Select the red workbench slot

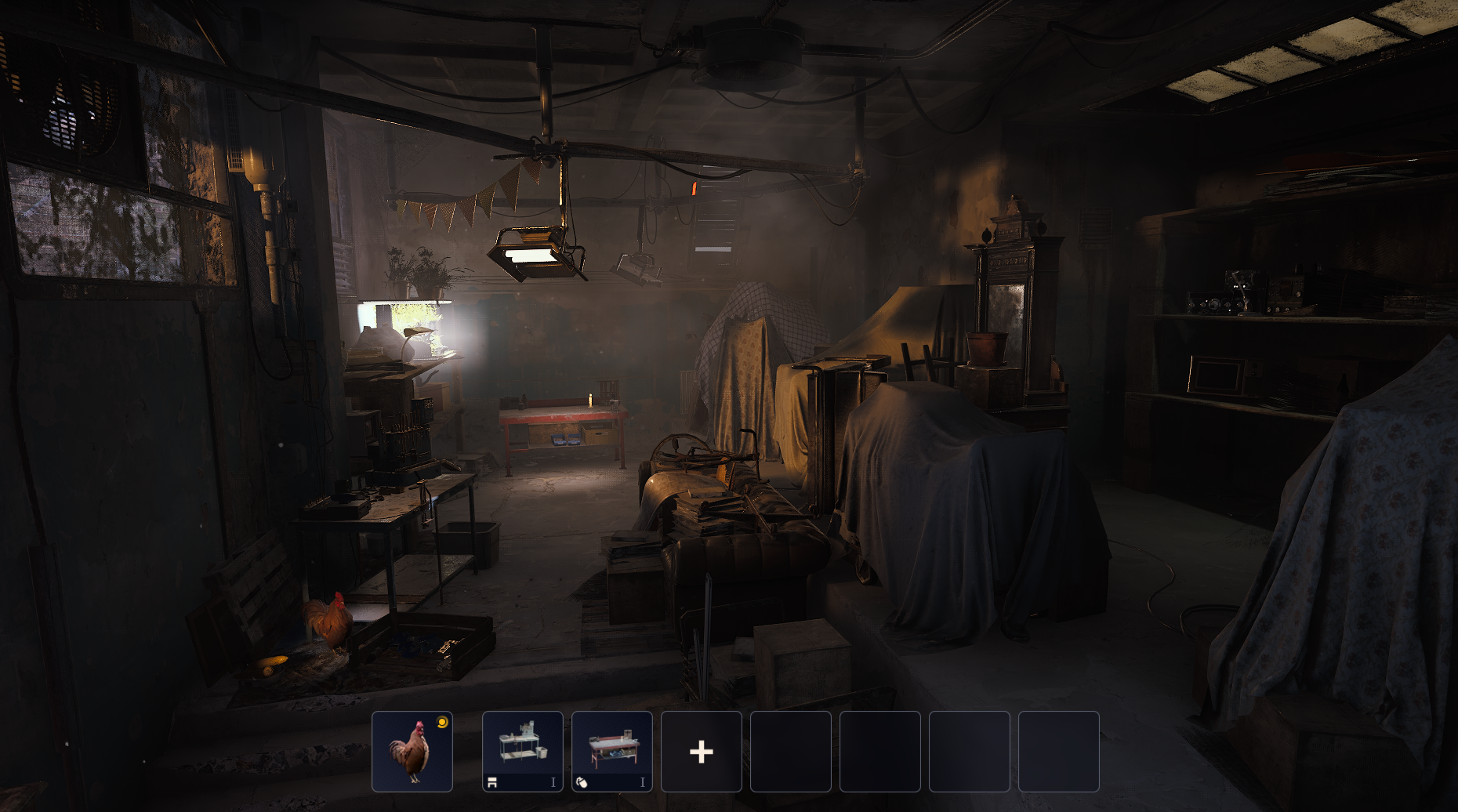pyautogui.click(x=611, y=751)
